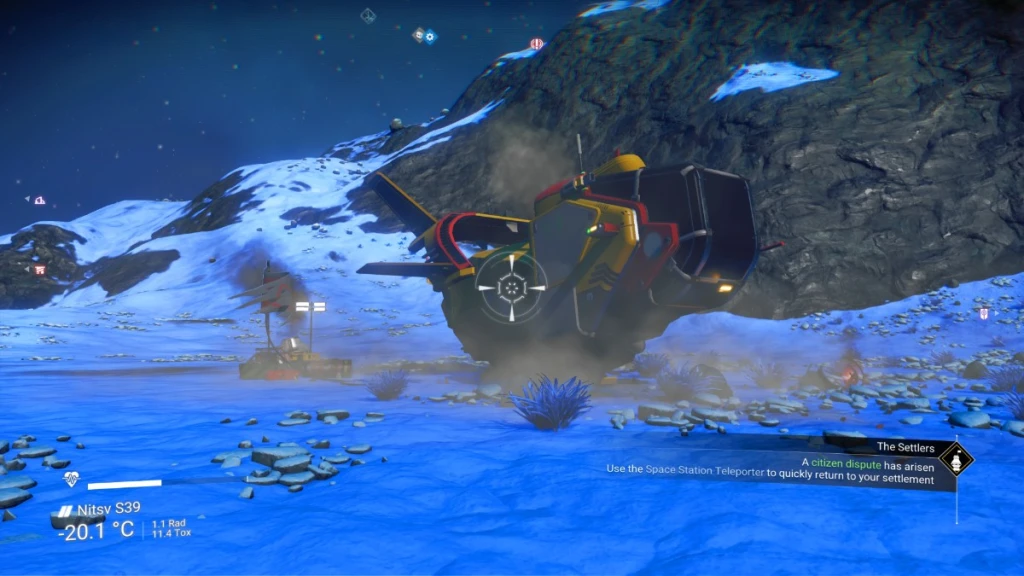Open The Settlers mission tracker

tap(905, 447)
